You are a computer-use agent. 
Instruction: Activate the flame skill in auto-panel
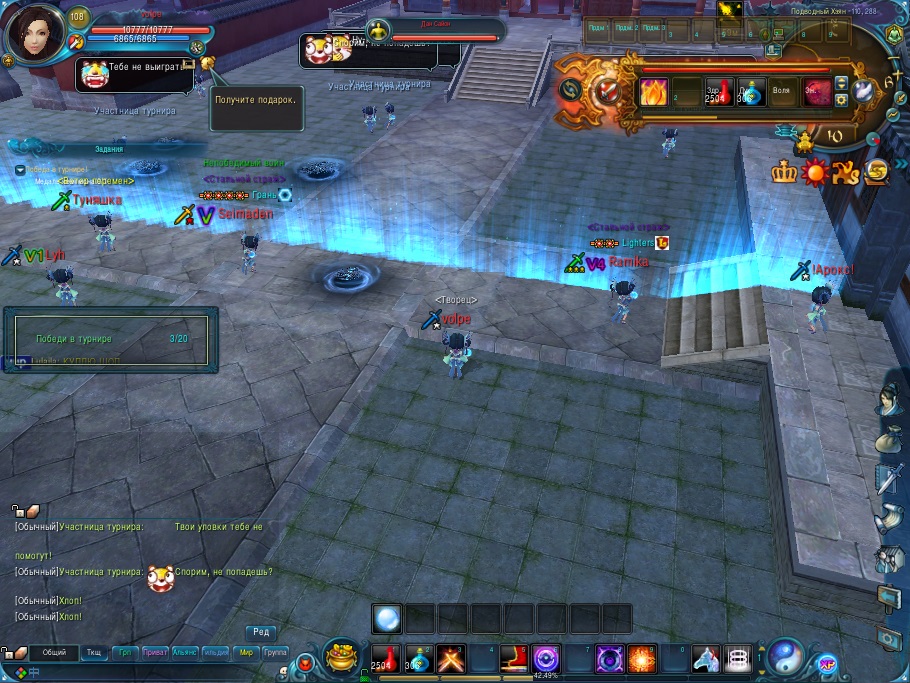654,92
